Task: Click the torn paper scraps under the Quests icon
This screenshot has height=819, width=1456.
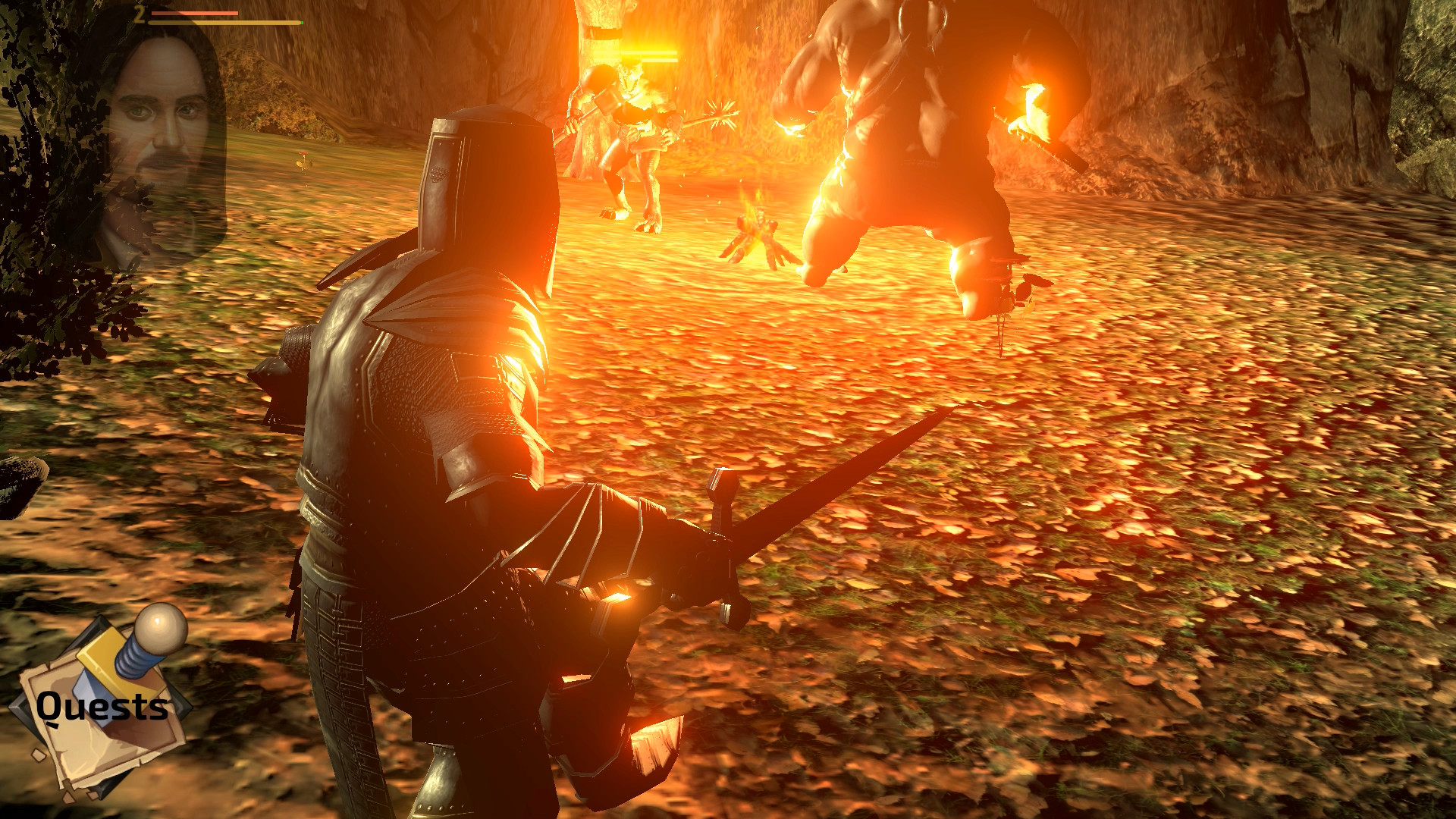Action: click(68, 795)
